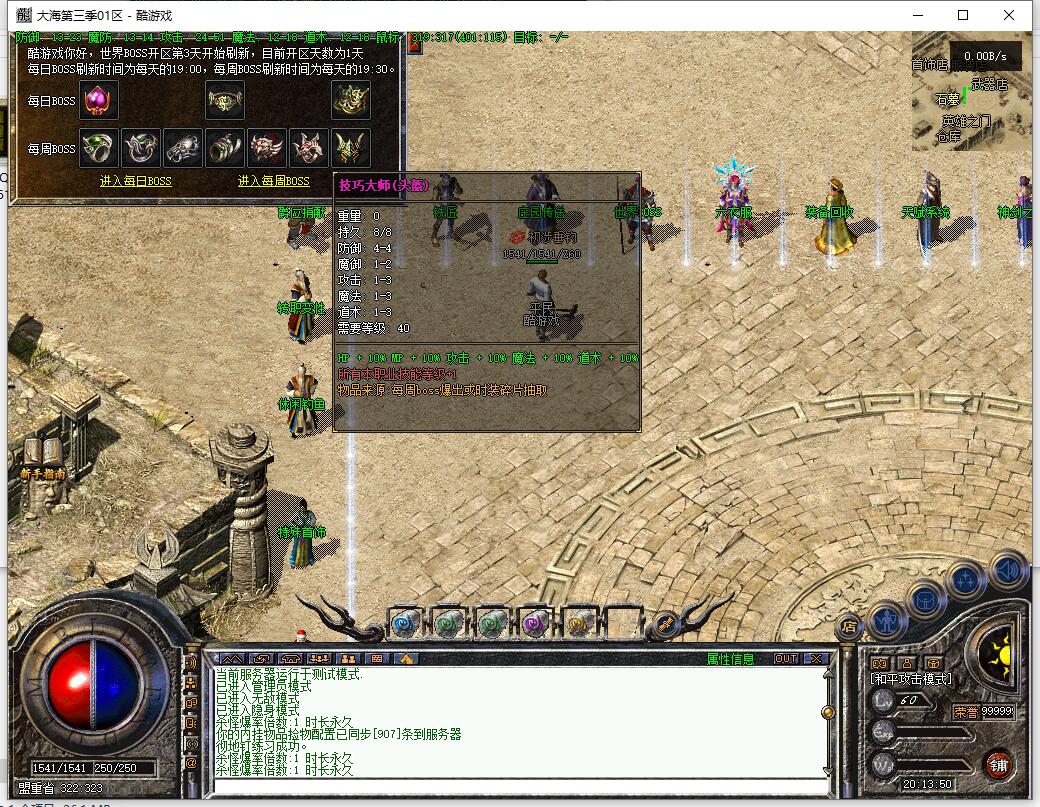Image resolution: width=1040 pixels, height=807 pixels.
Task: Click the minimap in the corner
Action: [971, 91]
